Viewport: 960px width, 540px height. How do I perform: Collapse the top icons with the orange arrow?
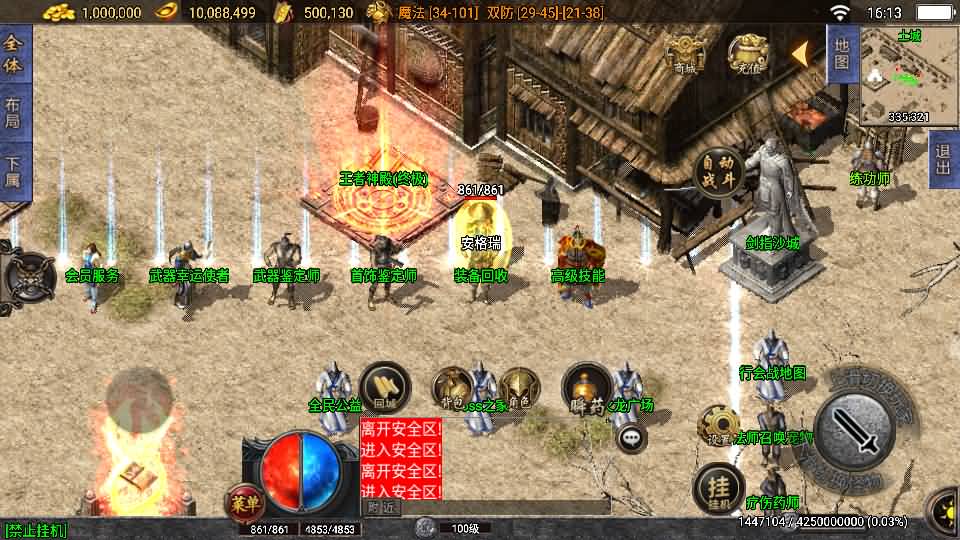(801, 54)
